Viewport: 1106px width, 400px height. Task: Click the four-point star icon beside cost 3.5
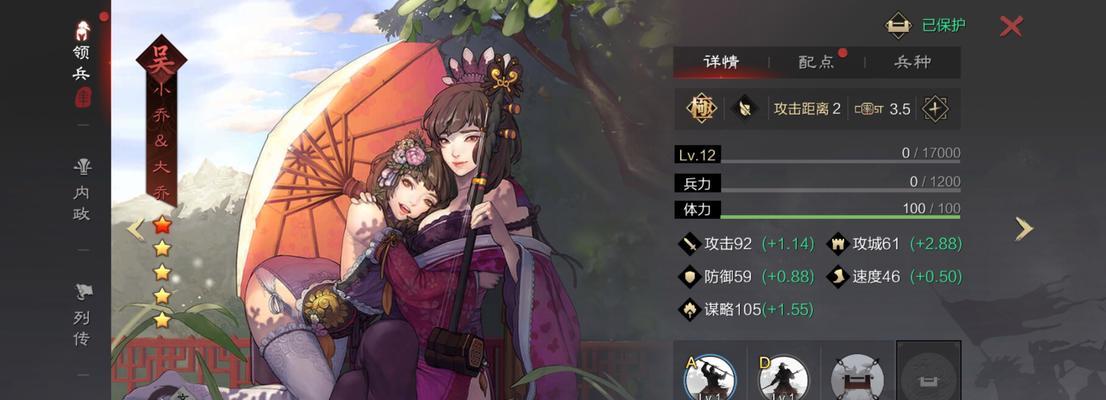point(935,108)
